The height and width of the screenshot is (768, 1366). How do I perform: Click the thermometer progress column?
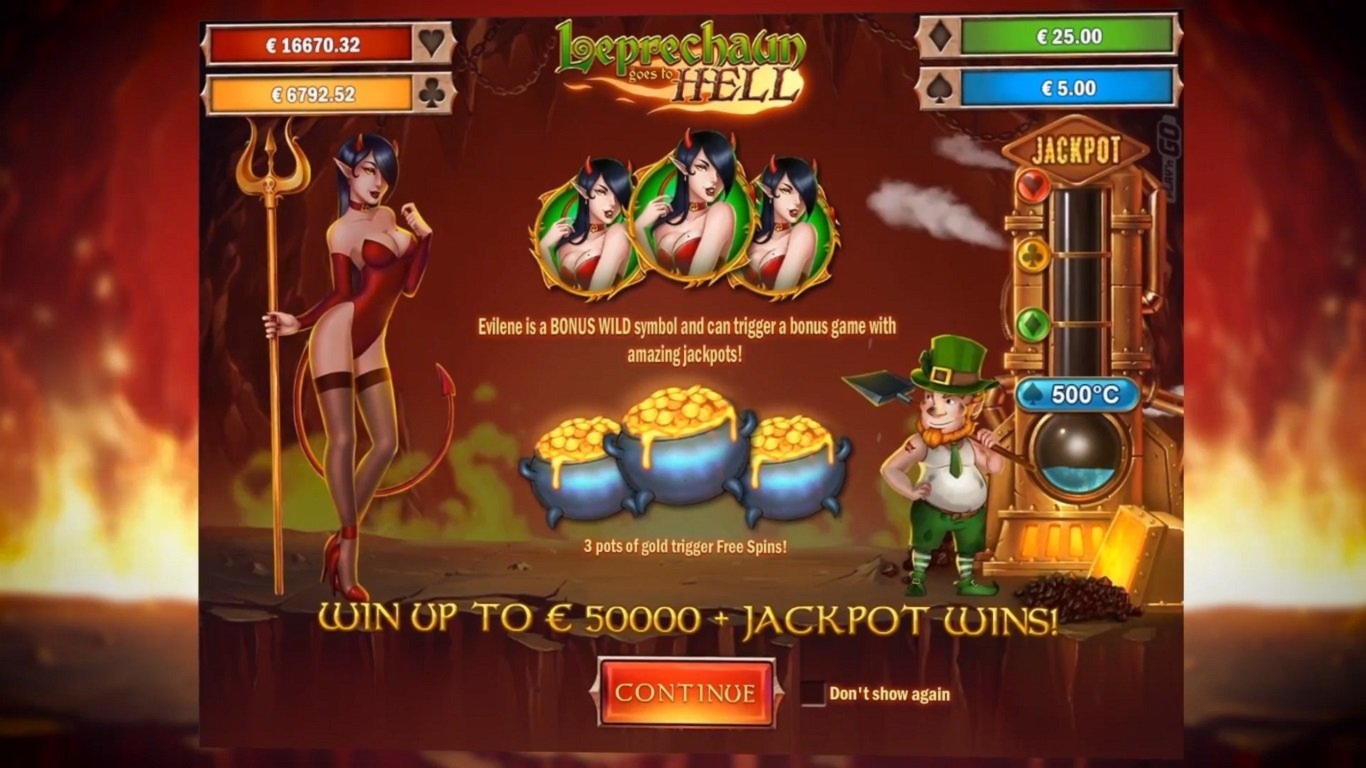click(x=1078, y=280)
